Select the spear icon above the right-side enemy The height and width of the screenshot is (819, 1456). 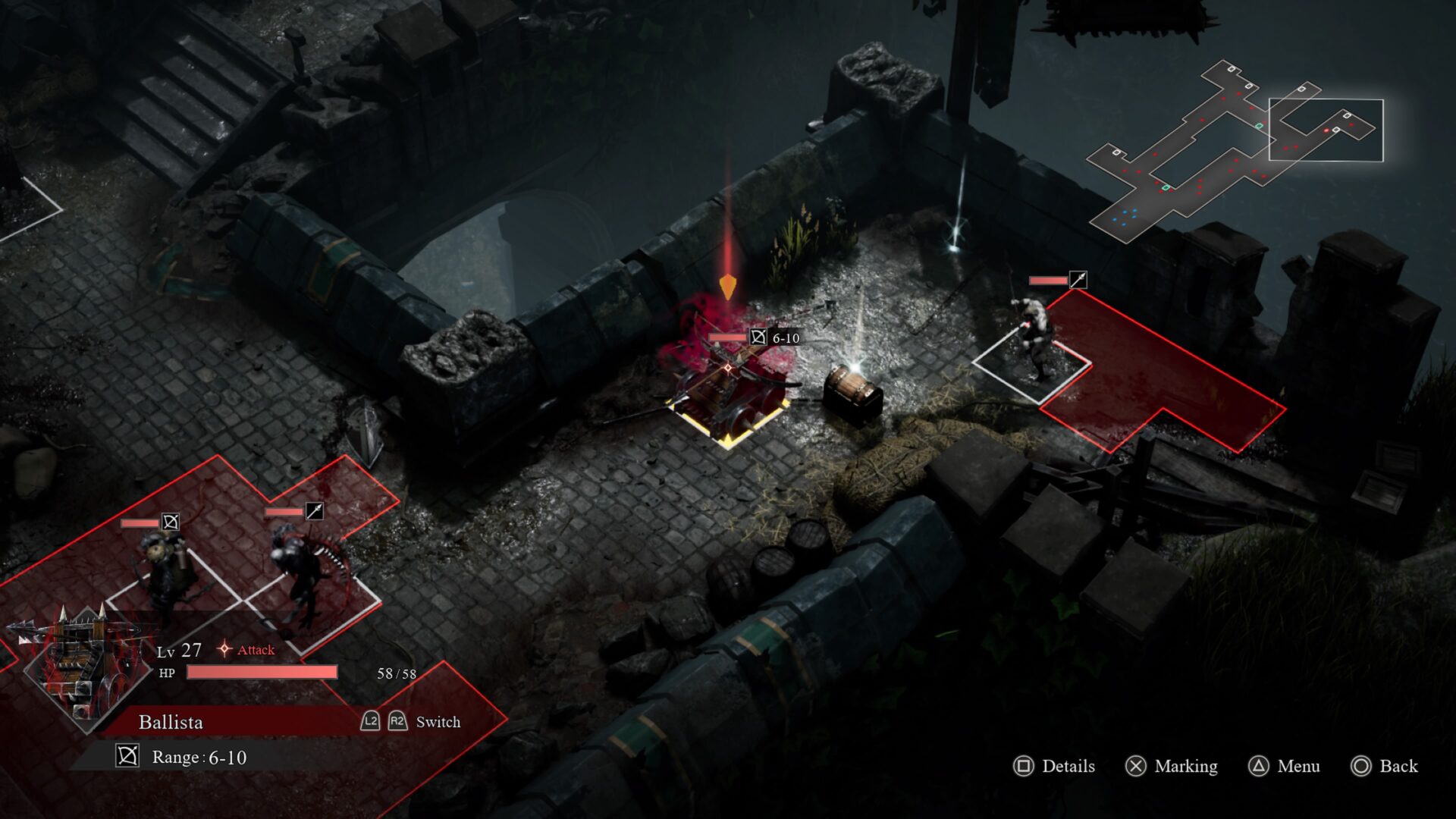pos(1080,278)
